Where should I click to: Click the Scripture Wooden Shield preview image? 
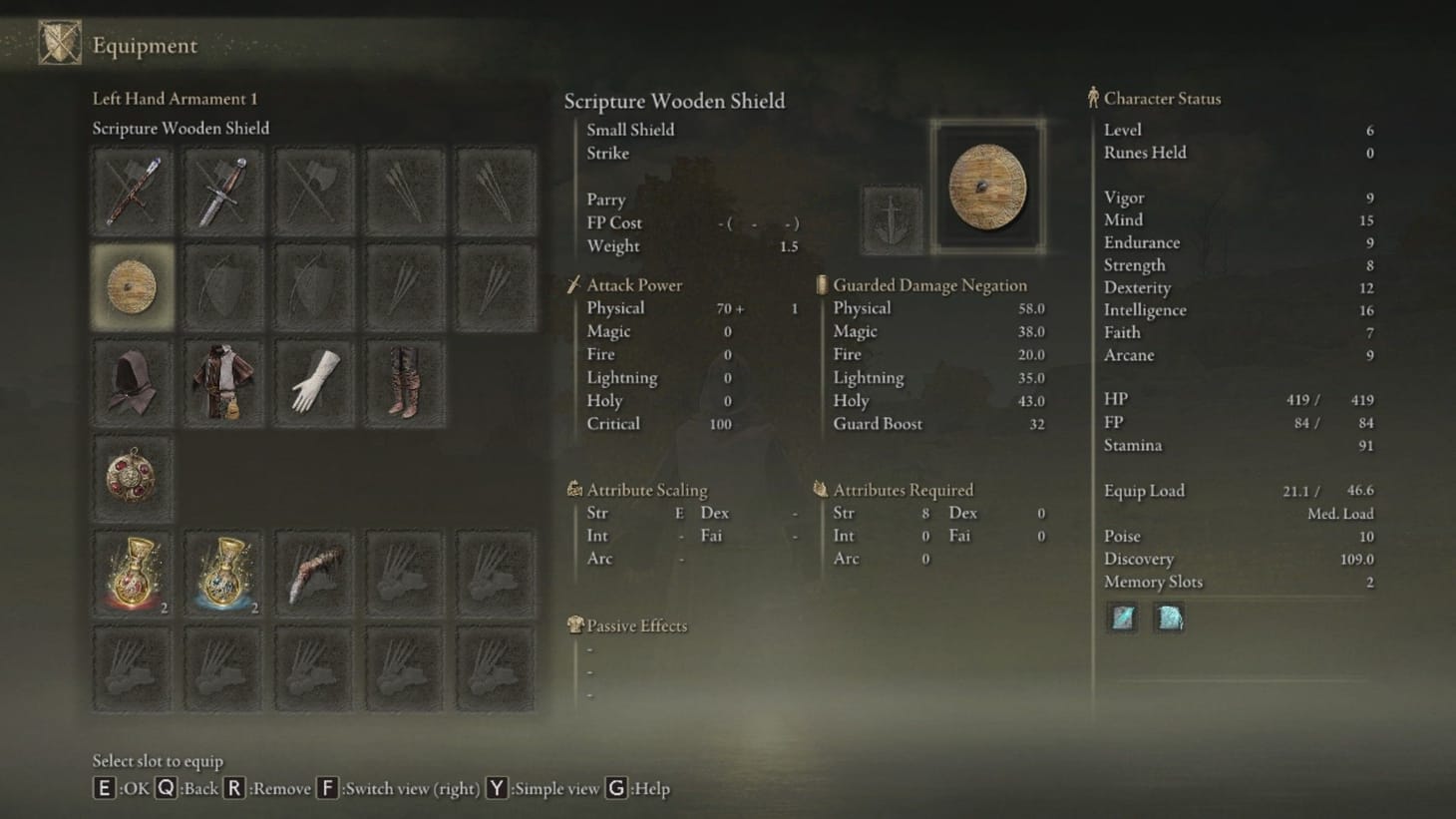coord(988,187)
